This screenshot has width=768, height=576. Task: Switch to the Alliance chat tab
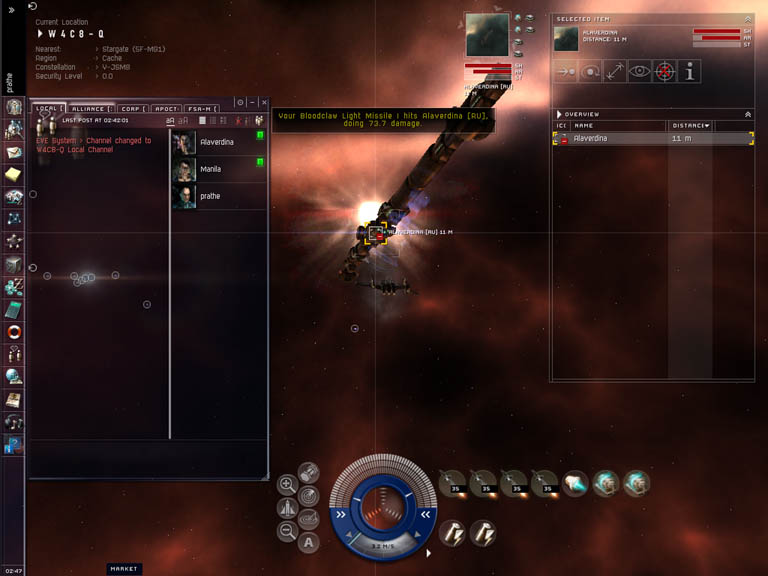92,108
